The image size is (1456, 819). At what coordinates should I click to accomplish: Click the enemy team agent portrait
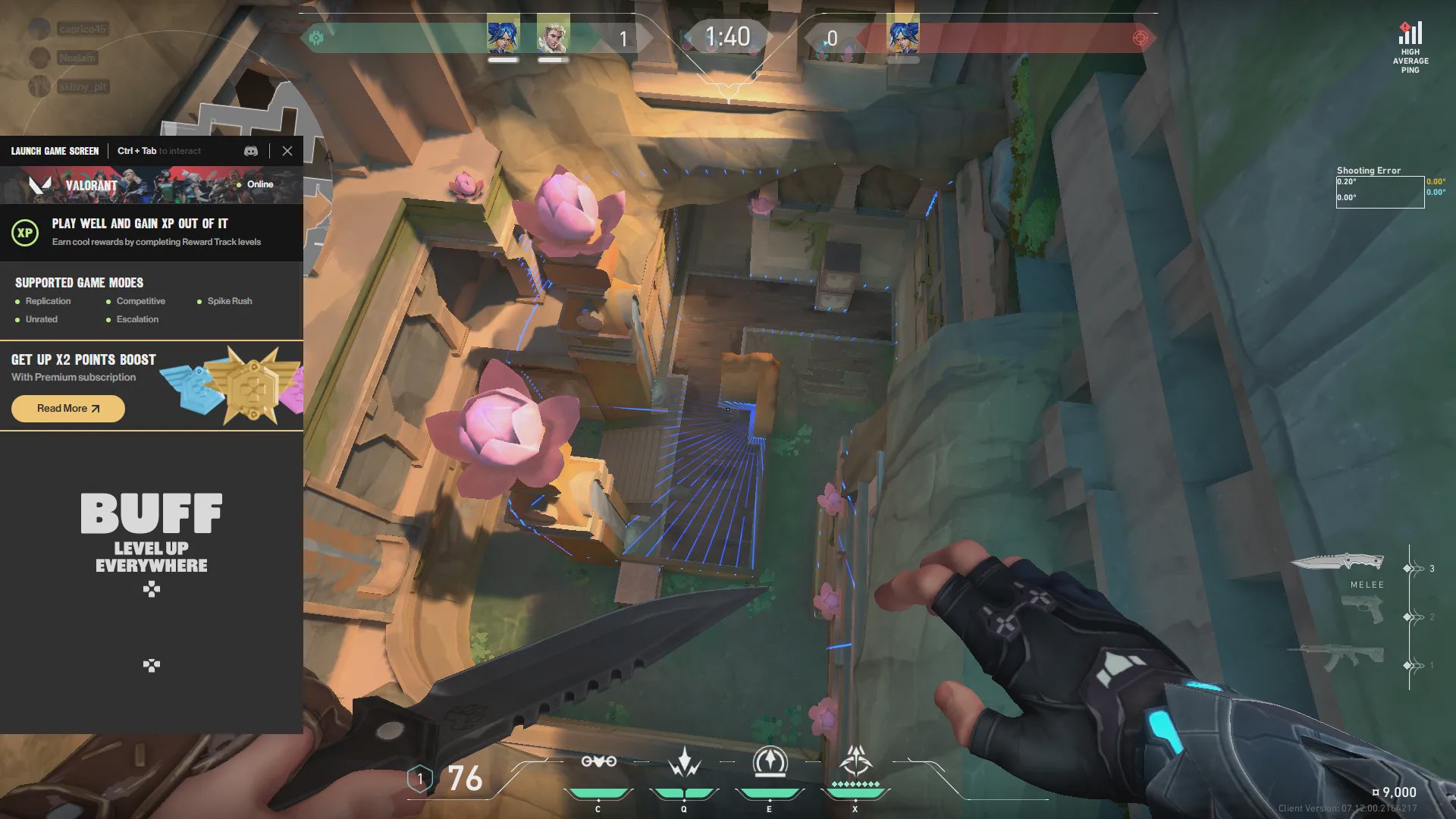pos(902,35)
